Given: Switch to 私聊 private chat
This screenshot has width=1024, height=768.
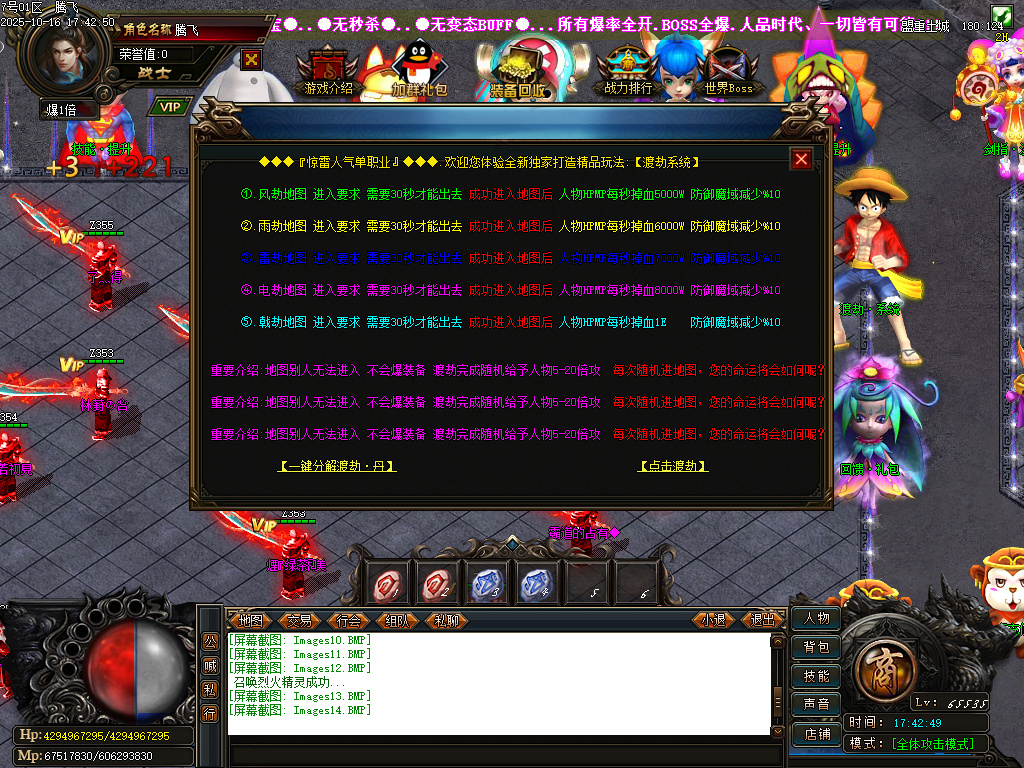Looking at the screenshot, I should point(446,620).
